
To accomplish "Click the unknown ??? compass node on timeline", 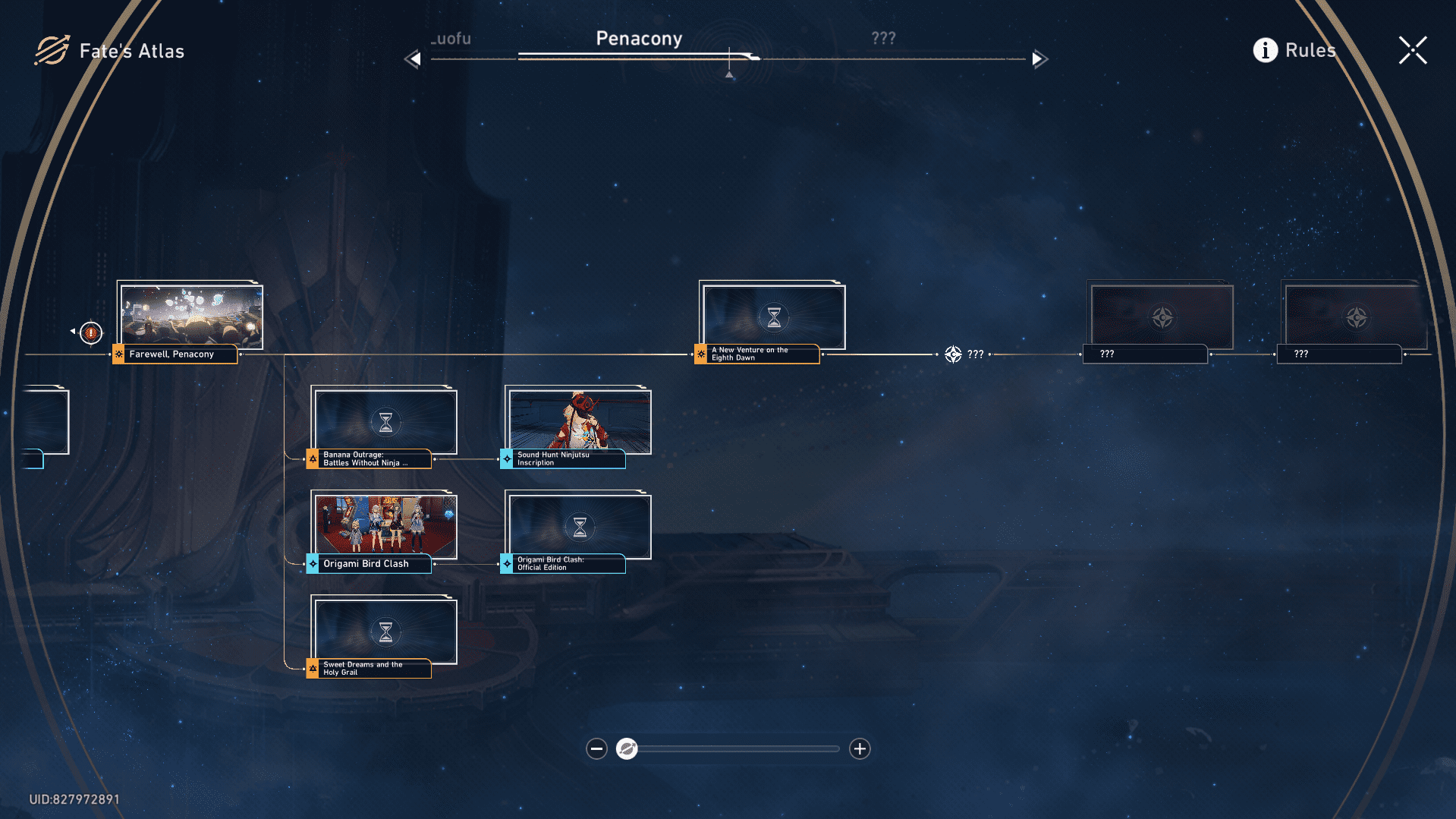I will (x=954, y=354).
